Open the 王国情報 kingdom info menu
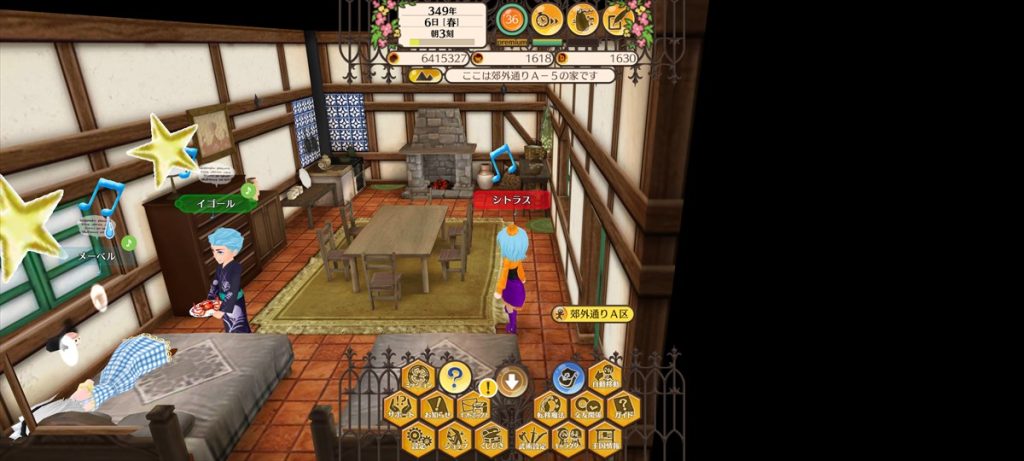Viewport: 1024px width, 461px height. pyautogui.click(x=604, y=438)
